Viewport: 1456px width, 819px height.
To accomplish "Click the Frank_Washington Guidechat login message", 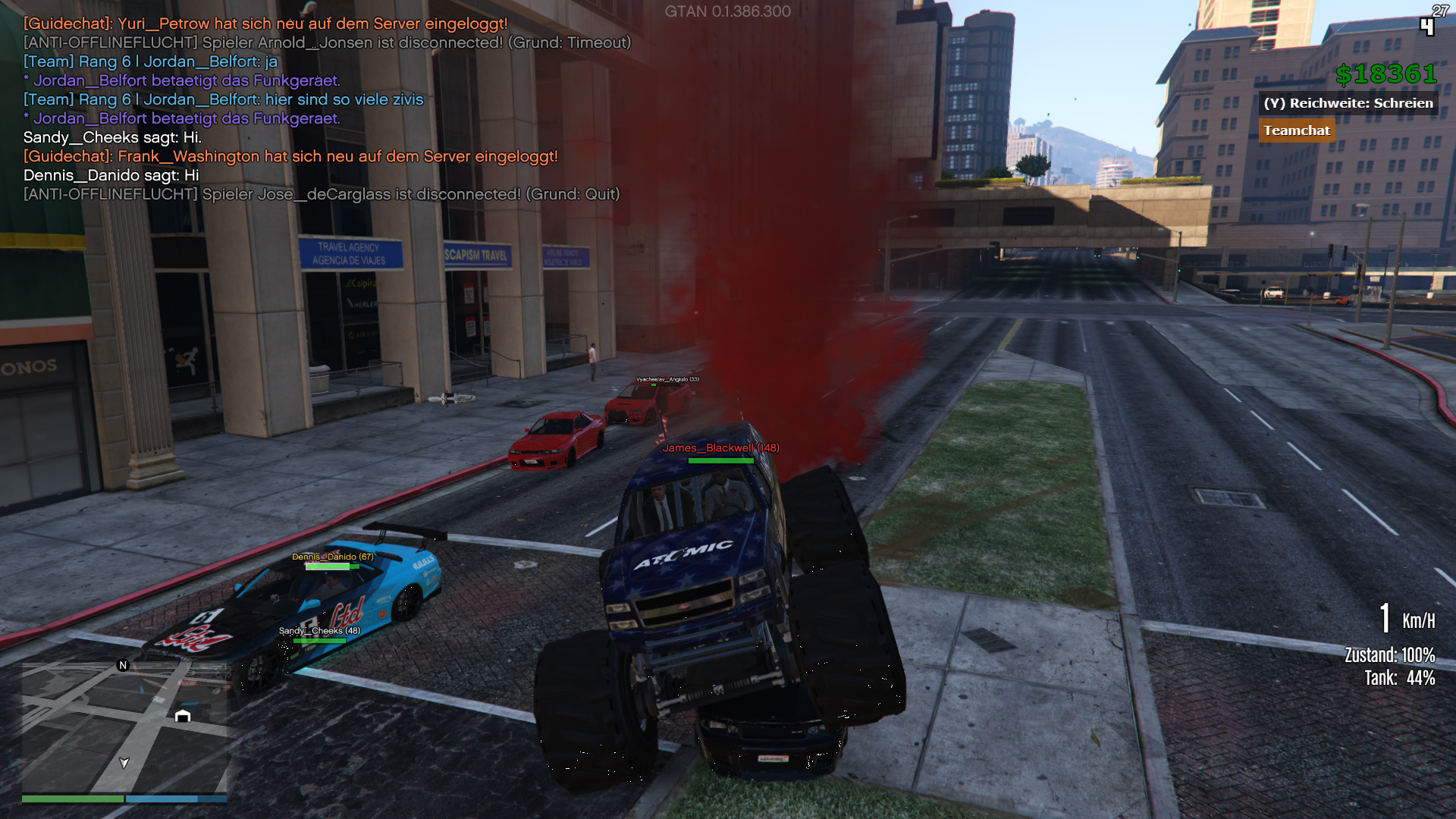I will tap(290, 156).
